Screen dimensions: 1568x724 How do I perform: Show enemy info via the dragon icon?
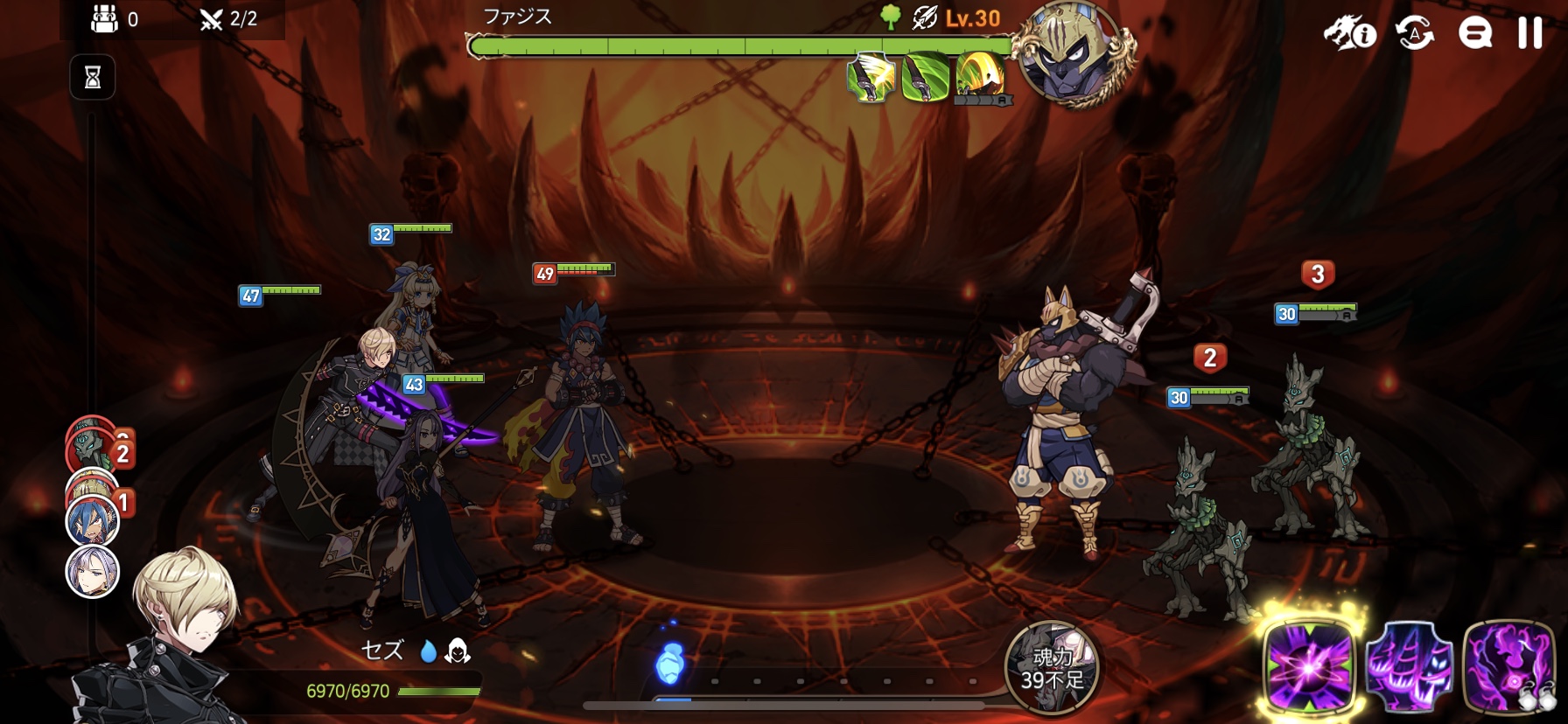click(1349, 34)
